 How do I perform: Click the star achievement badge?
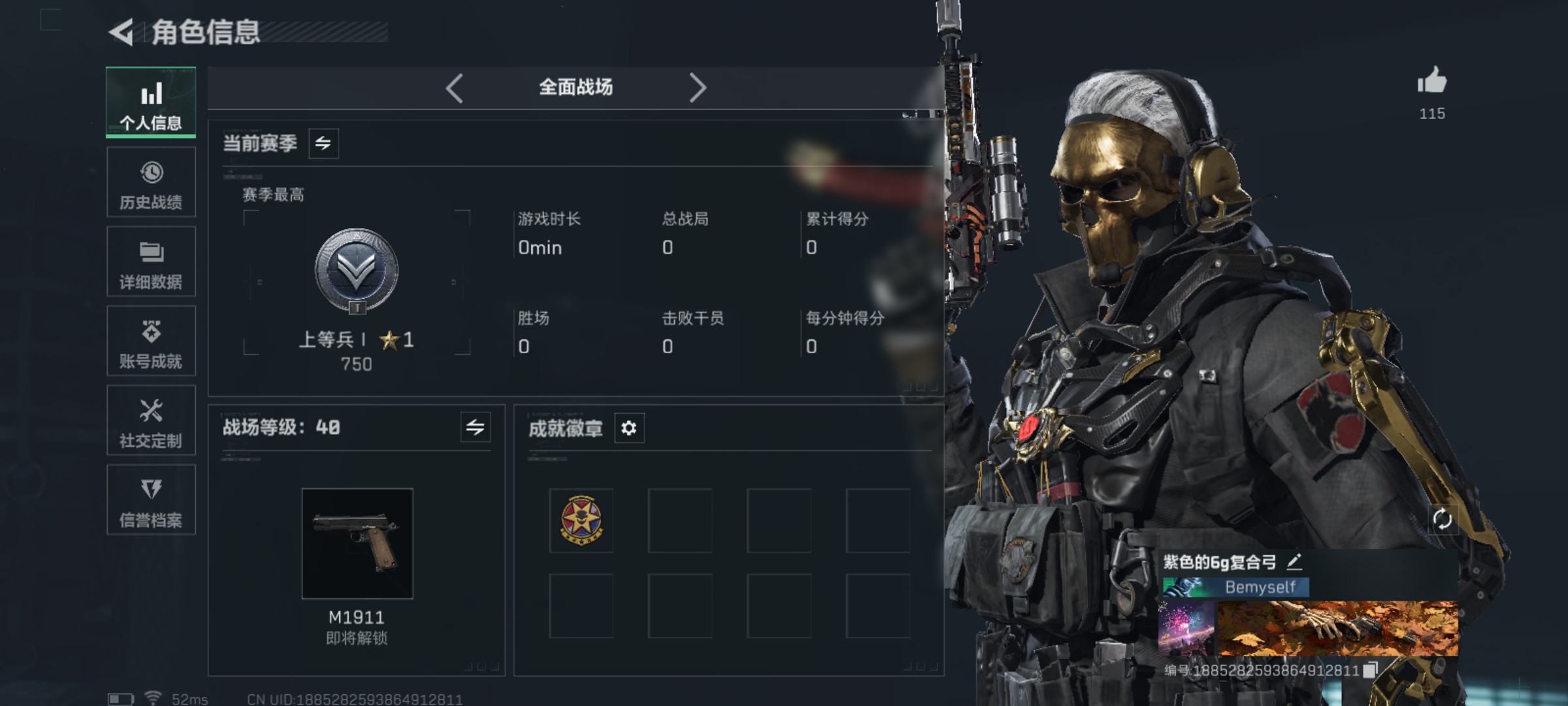581,520
